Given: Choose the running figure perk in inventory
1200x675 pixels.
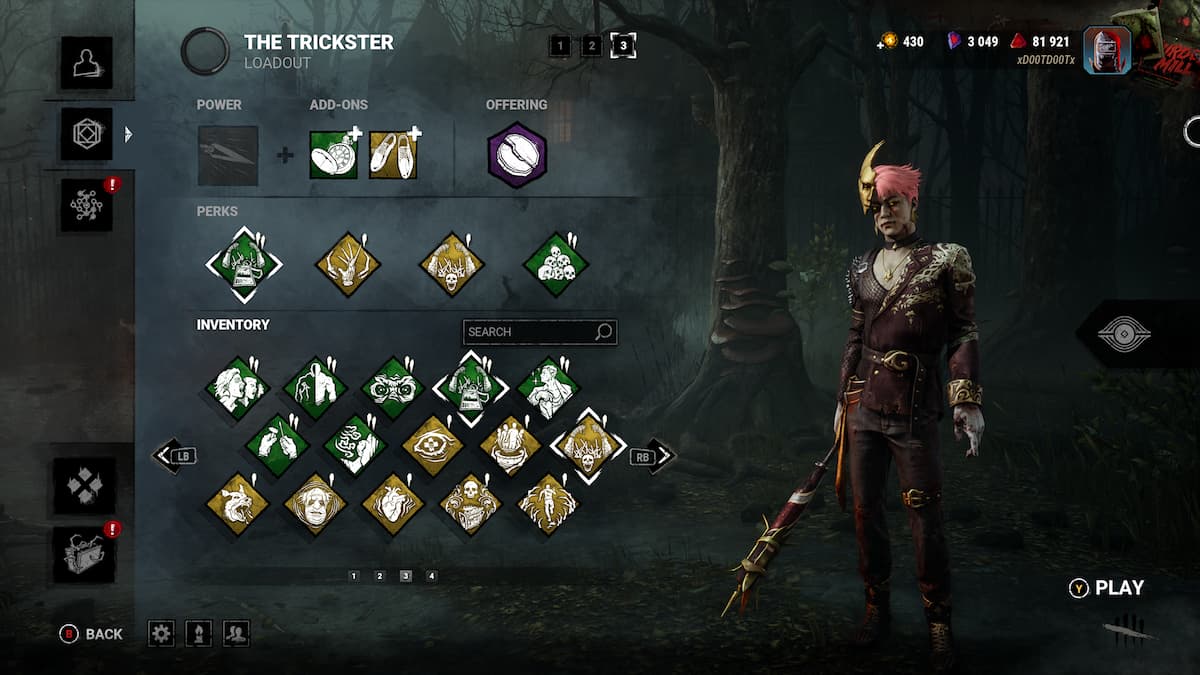Looking at the screenshot, I should (548, 503).
